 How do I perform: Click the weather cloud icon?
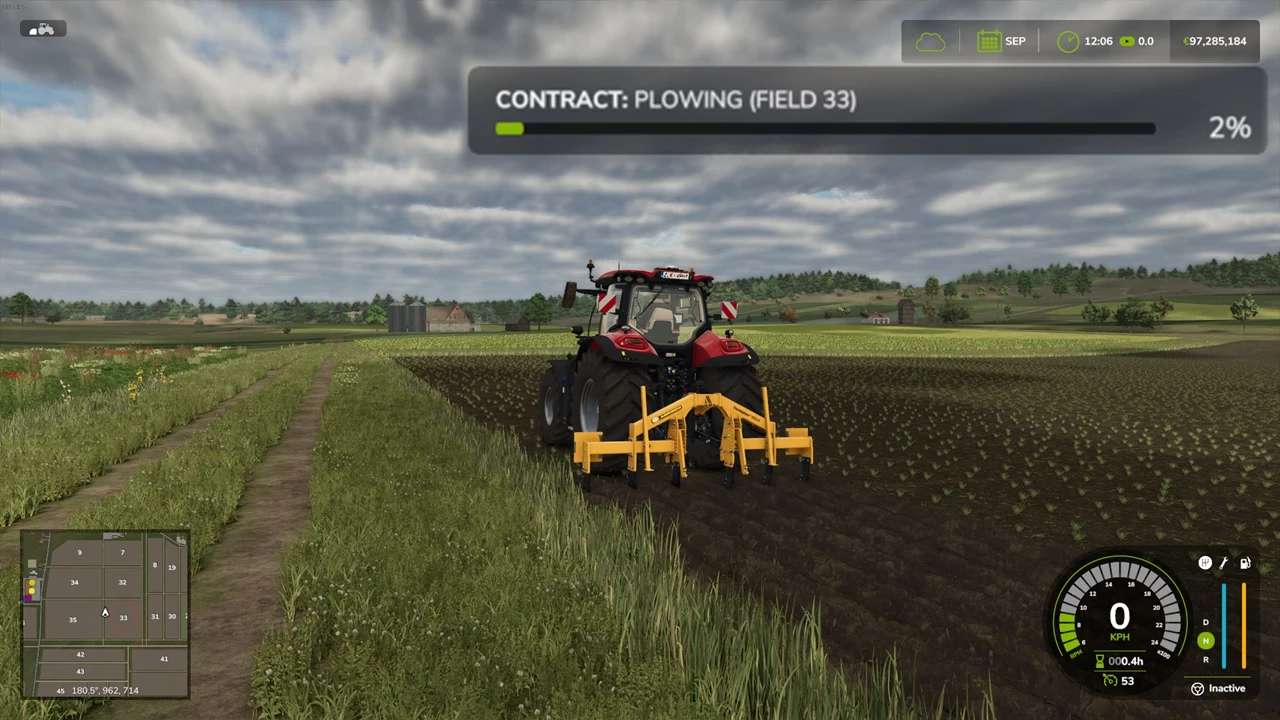pos(930,41)
